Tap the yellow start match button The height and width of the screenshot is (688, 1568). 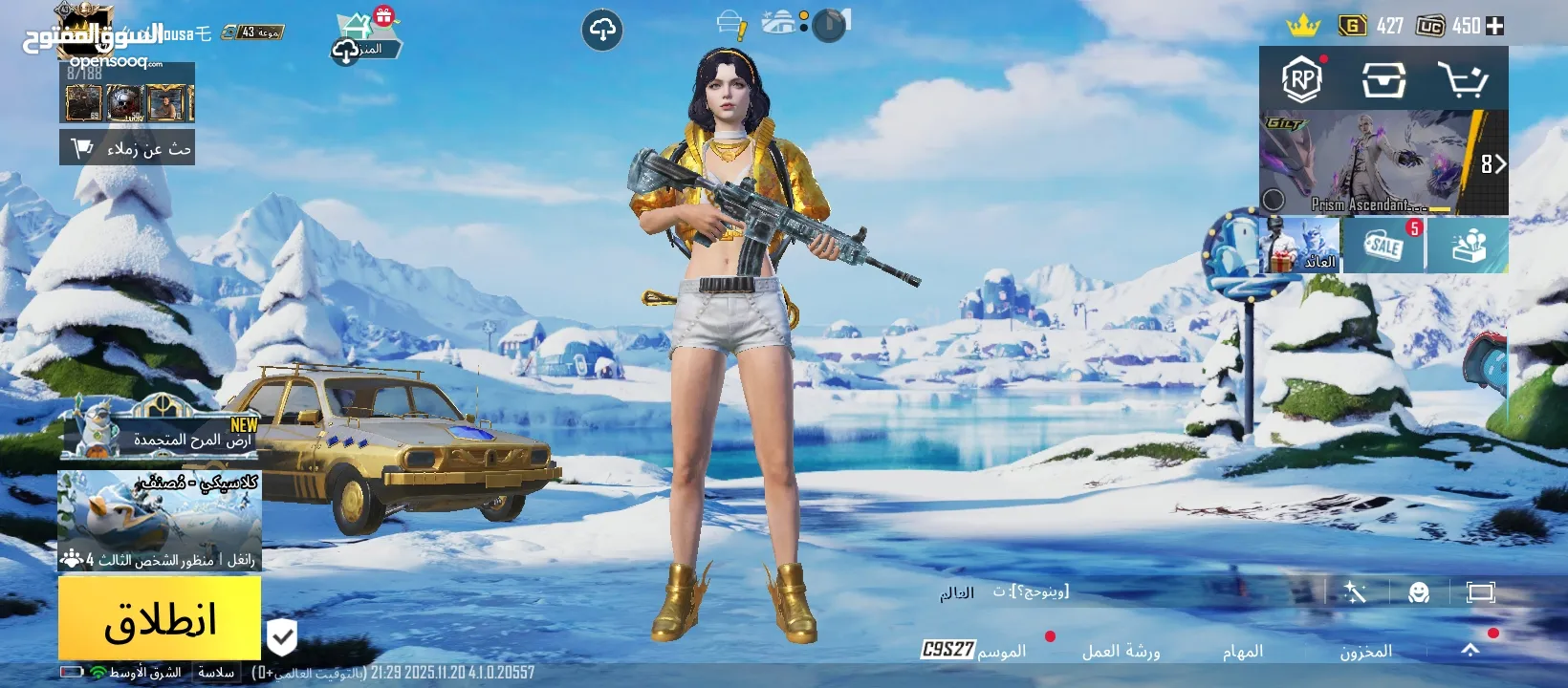click(160, 619)
